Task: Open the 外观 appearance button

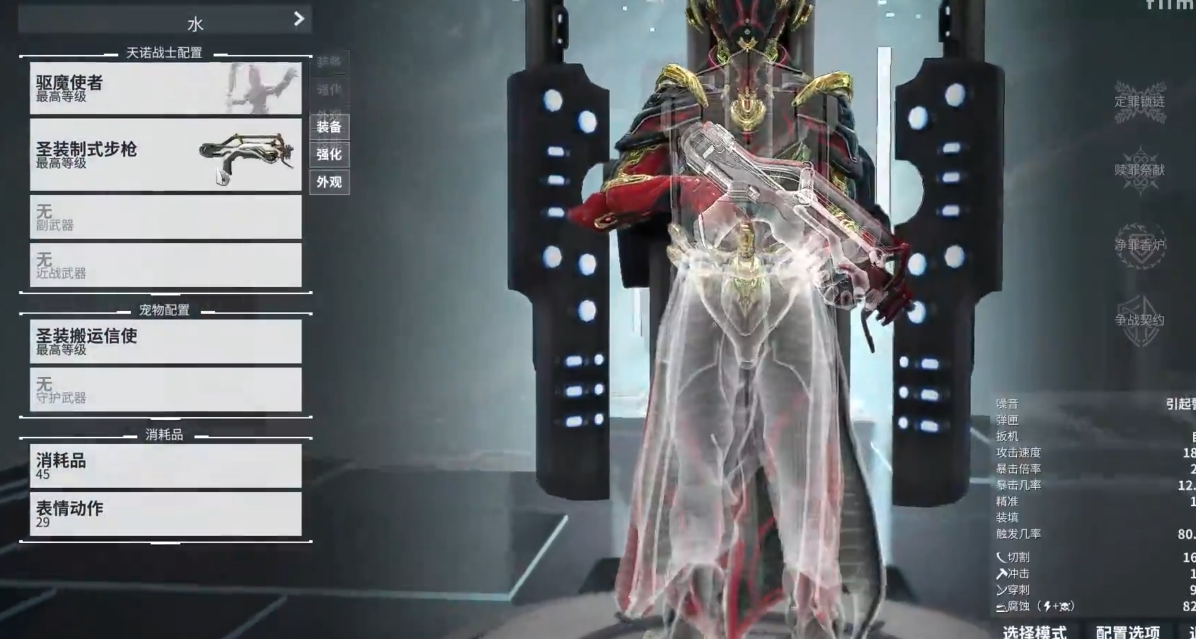Action: (x=329, y=183)
